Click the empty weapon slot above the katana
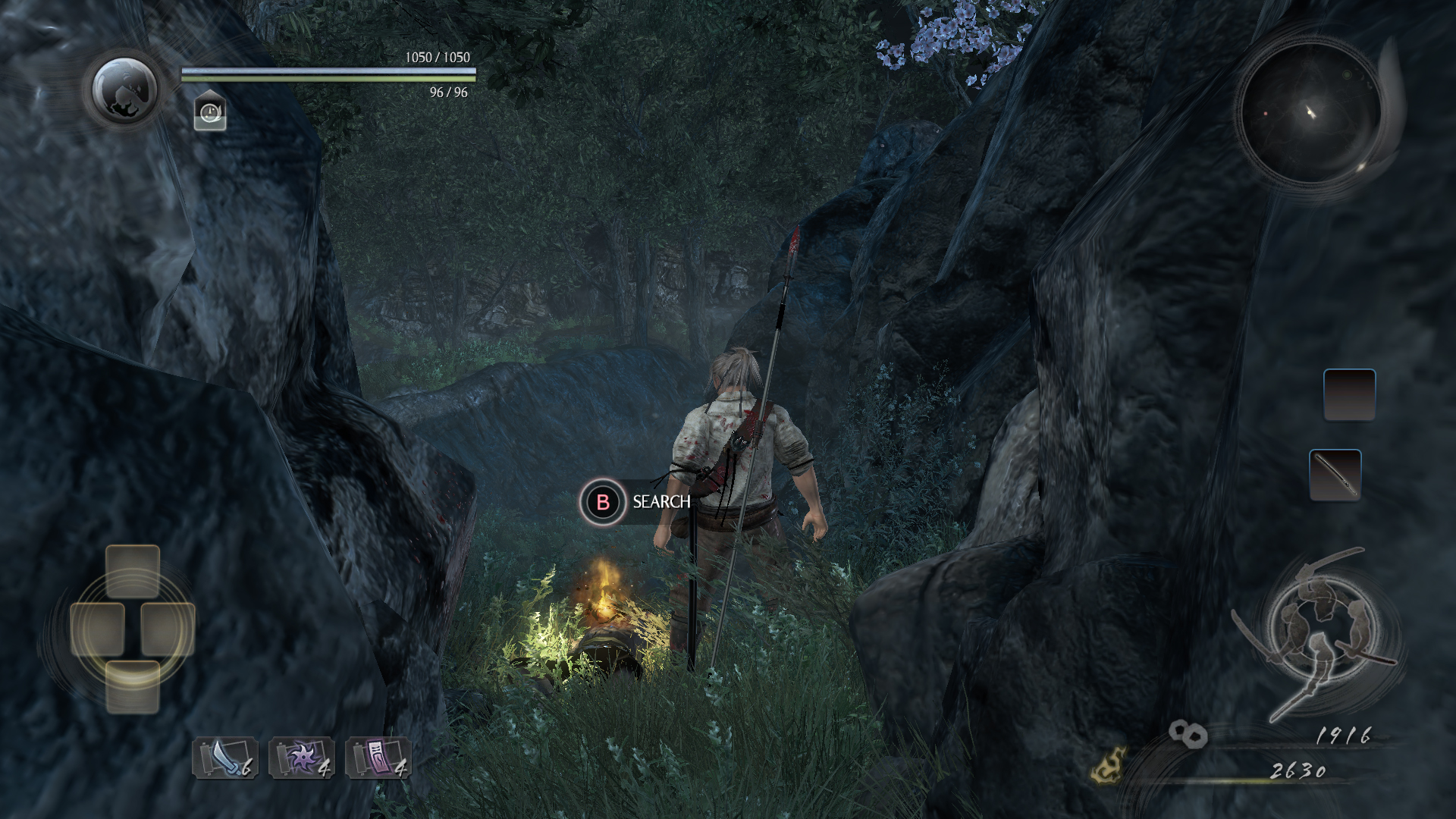This screenshot has height=819, width=1456. pos(1349,394)
